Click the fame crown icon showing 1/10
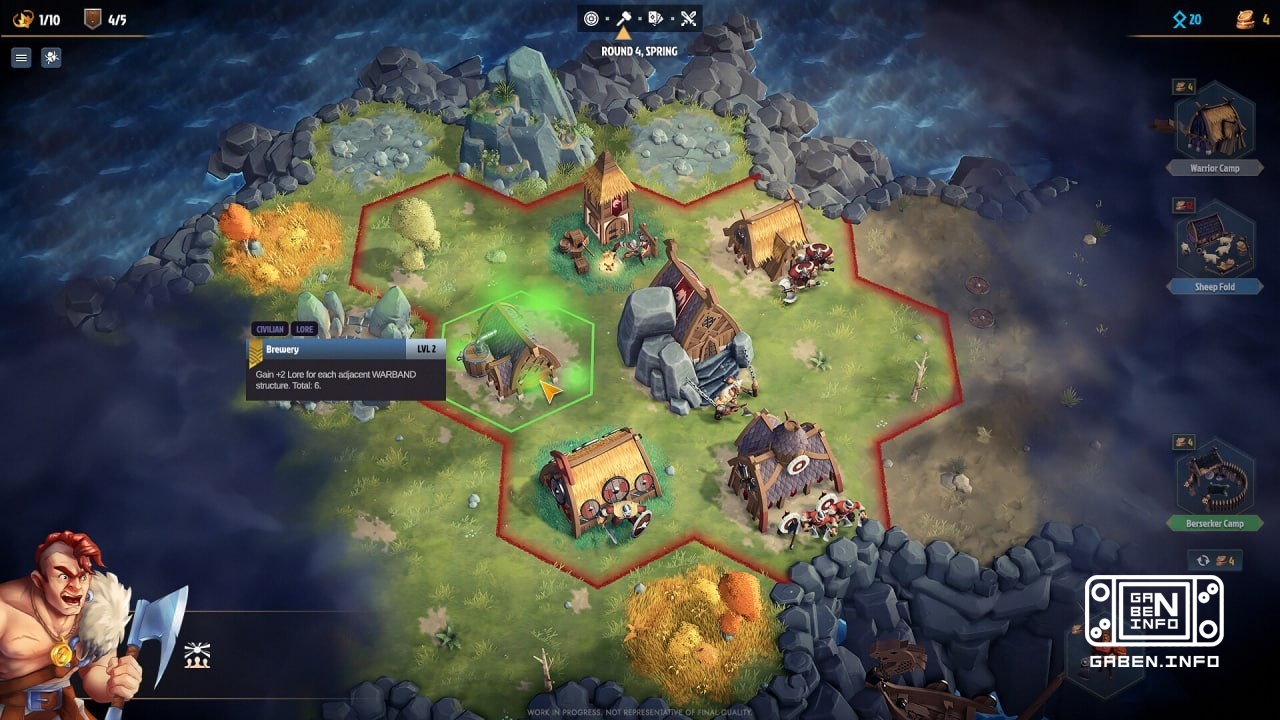The image size is (1280, 720). coord(22,17)
